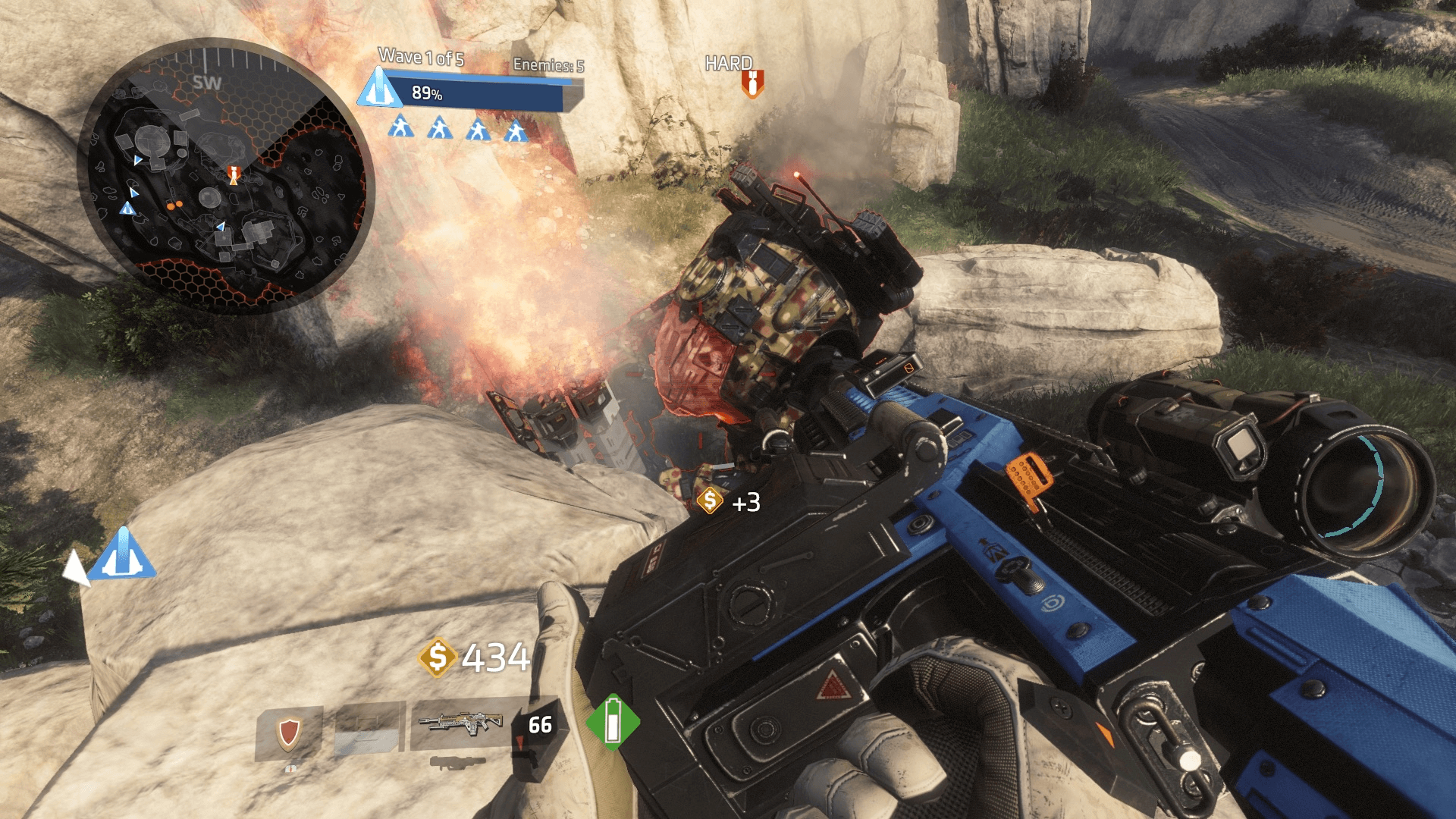Image resolution: width=1456 pixels, height=819 pixels.
Task: Select the primary rifle weapon slot
Action: (x=460, y=724)
